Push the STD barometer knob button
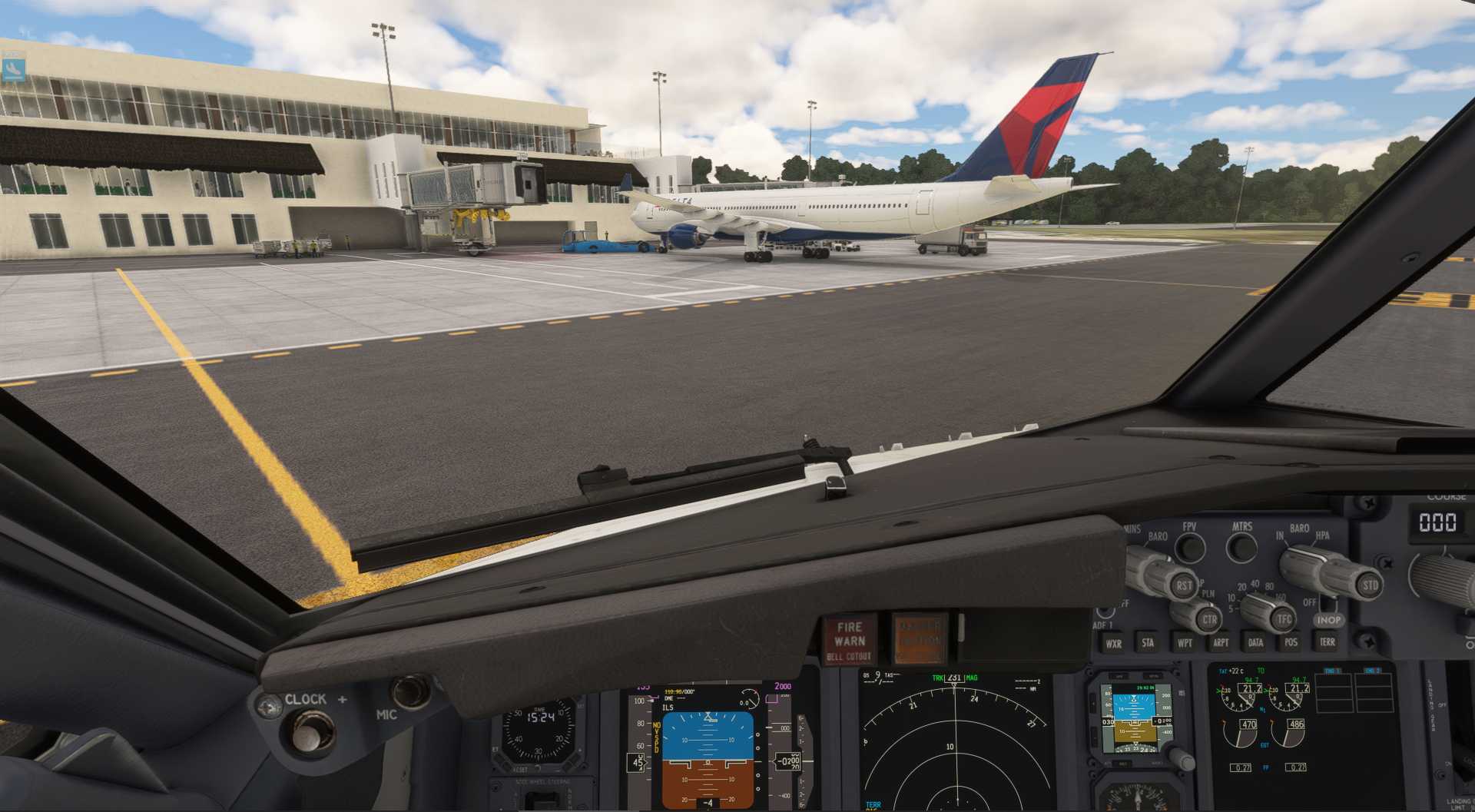Viewport: 1475px width, 812px height. point(1370,585)
